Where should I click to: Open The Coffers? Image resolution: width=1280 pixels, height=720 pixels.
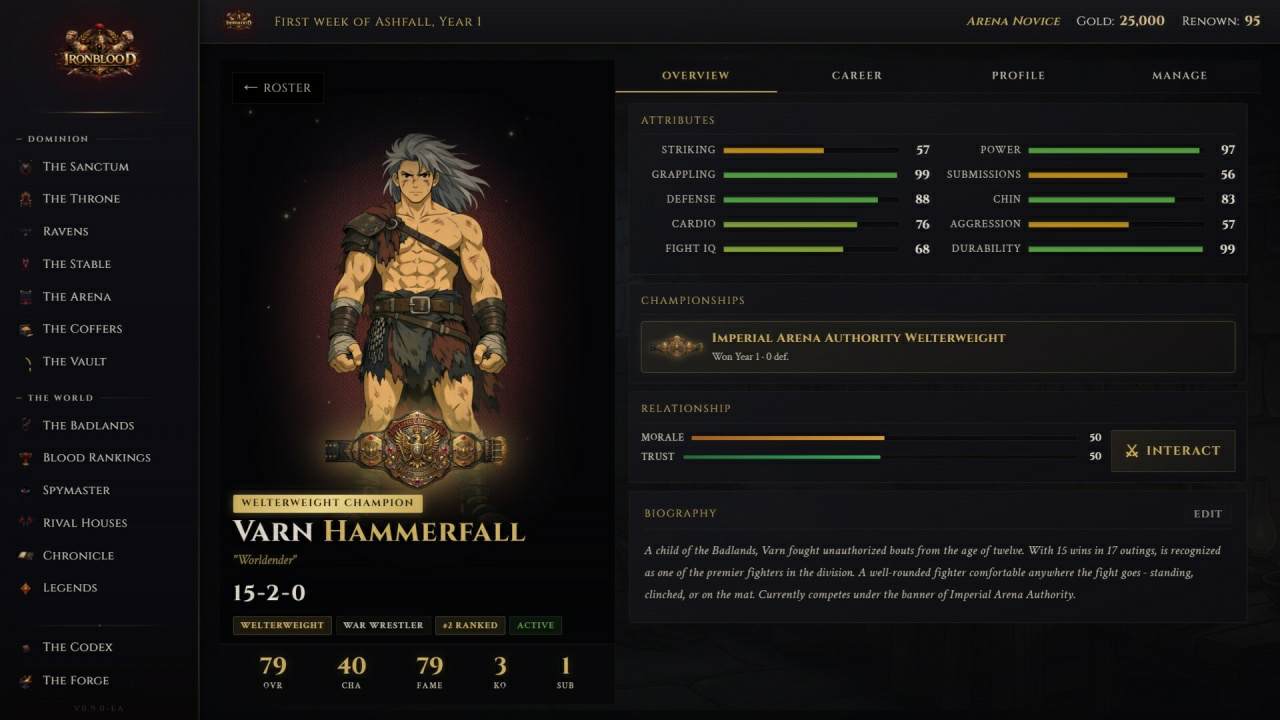click(x=82, y=329)
